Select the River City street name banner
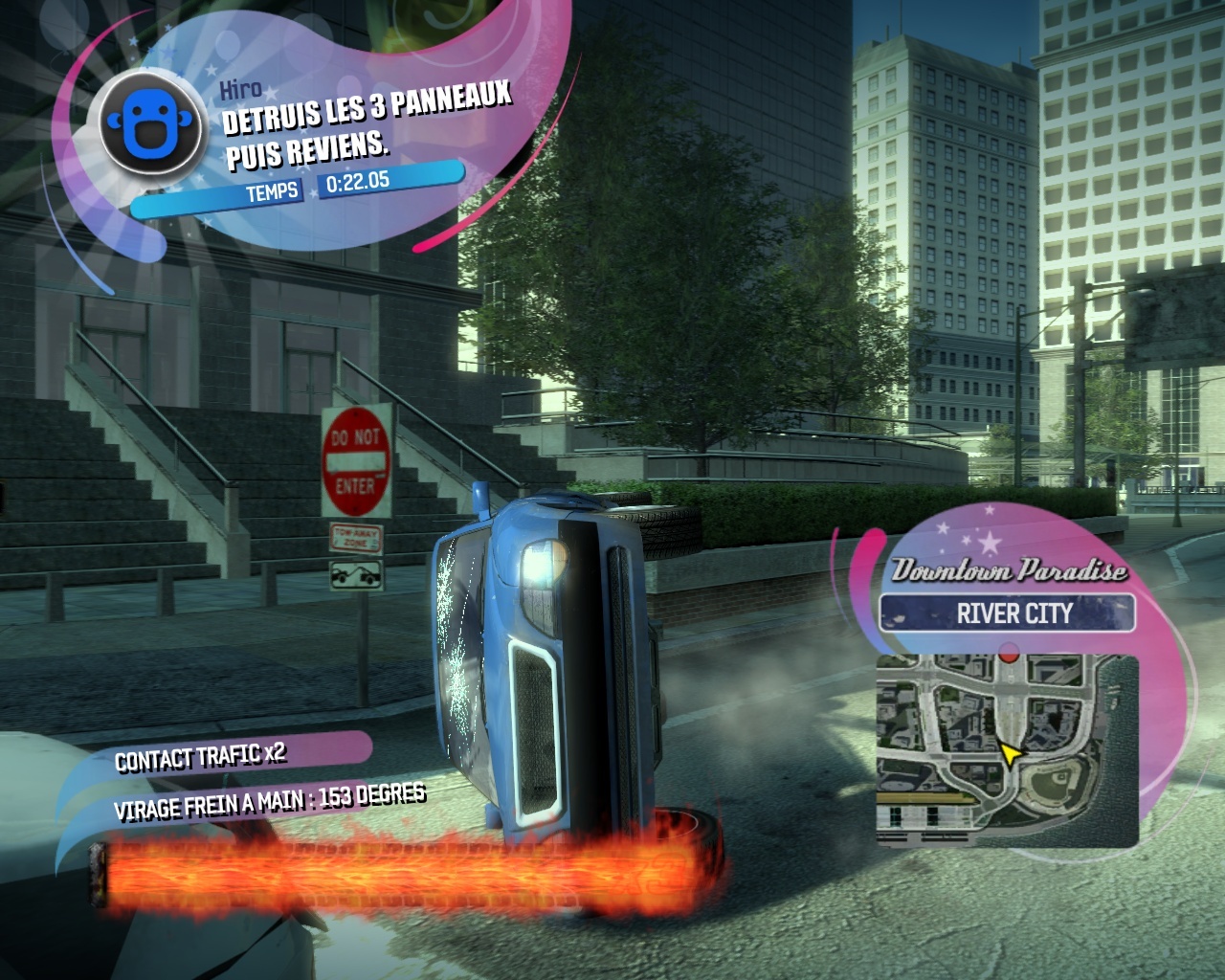1225x980 pixels. click(1007, 612)
